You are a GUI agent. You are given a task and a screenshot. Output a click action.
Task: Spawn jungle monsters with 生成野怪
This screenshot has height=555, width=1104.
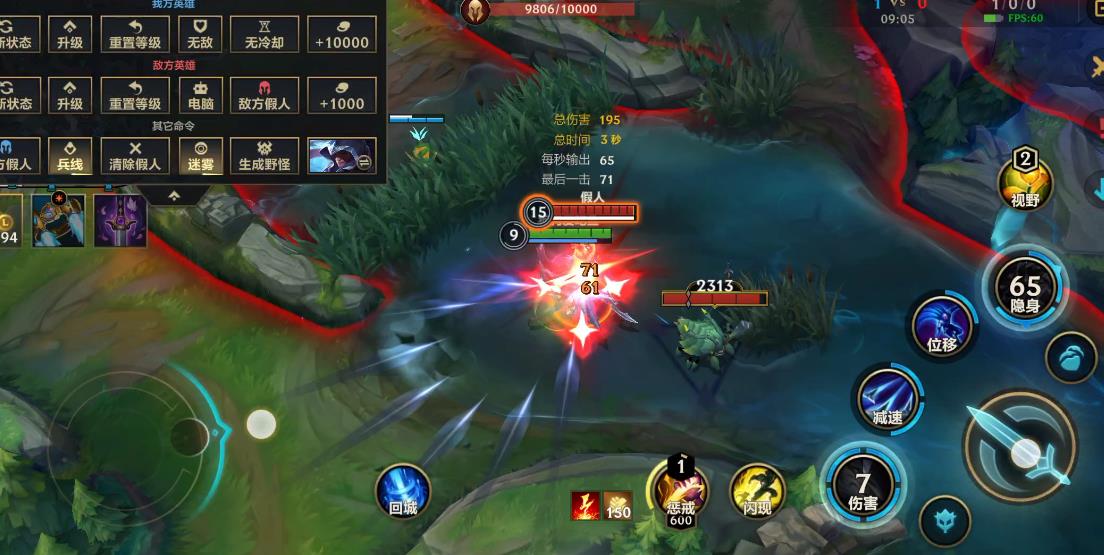point(264,155)
